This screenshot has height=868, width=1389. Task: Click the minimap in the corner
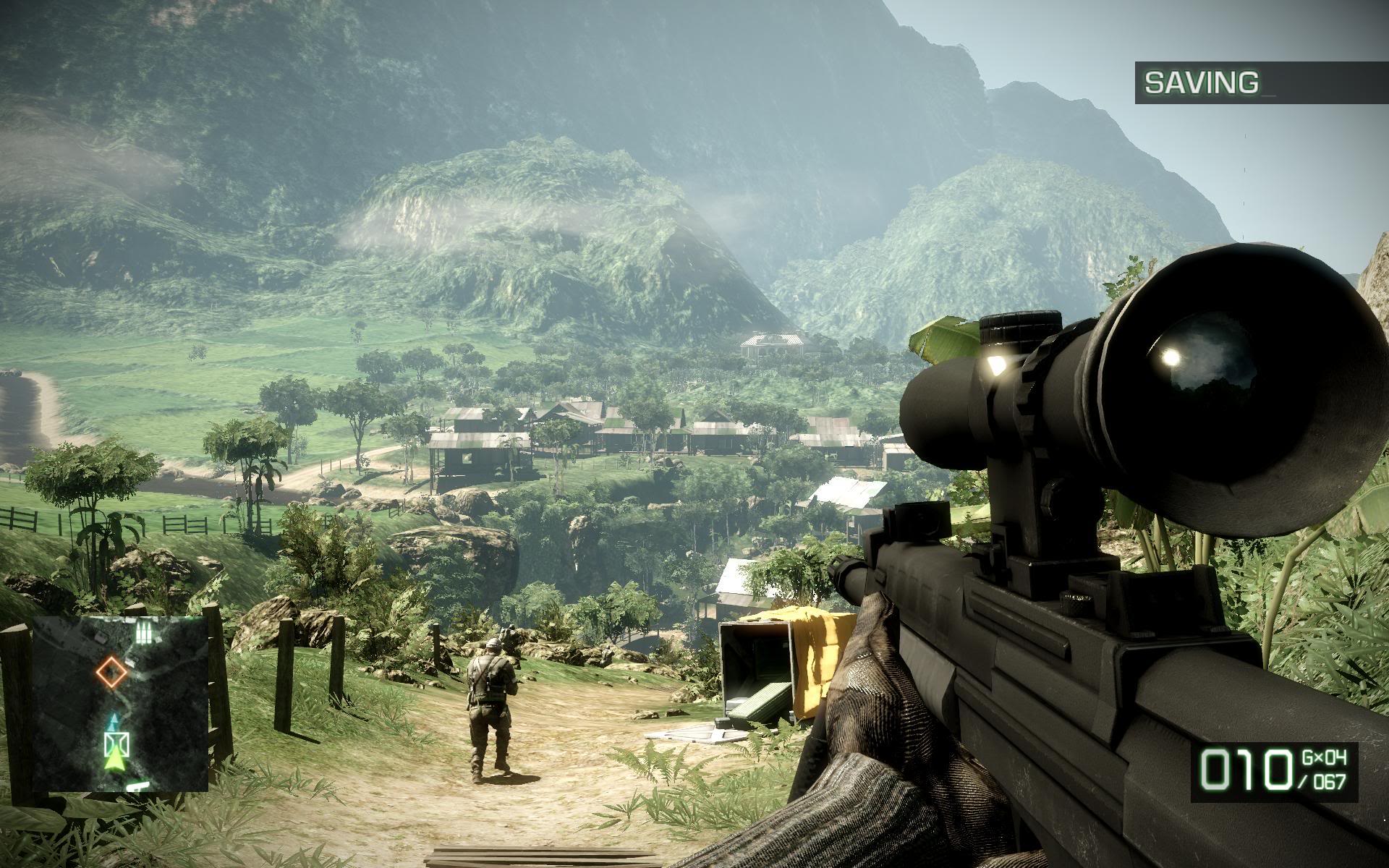coord(120,705)
